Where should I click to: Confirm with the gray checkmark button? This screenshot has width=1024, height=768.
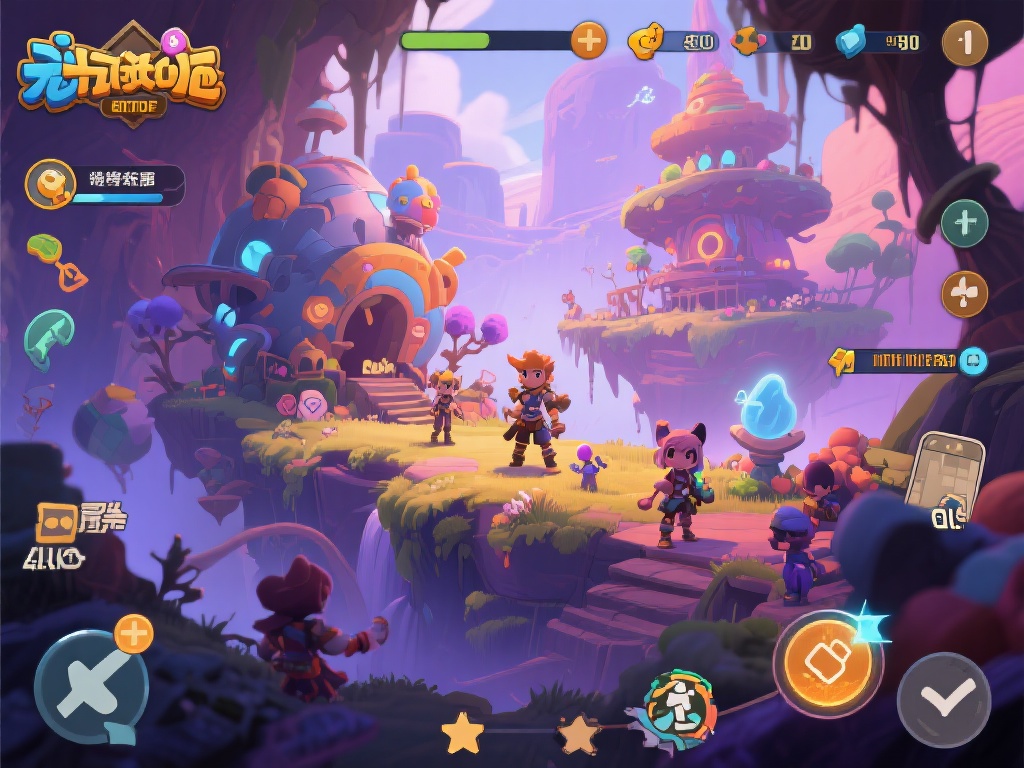(943, 700)
